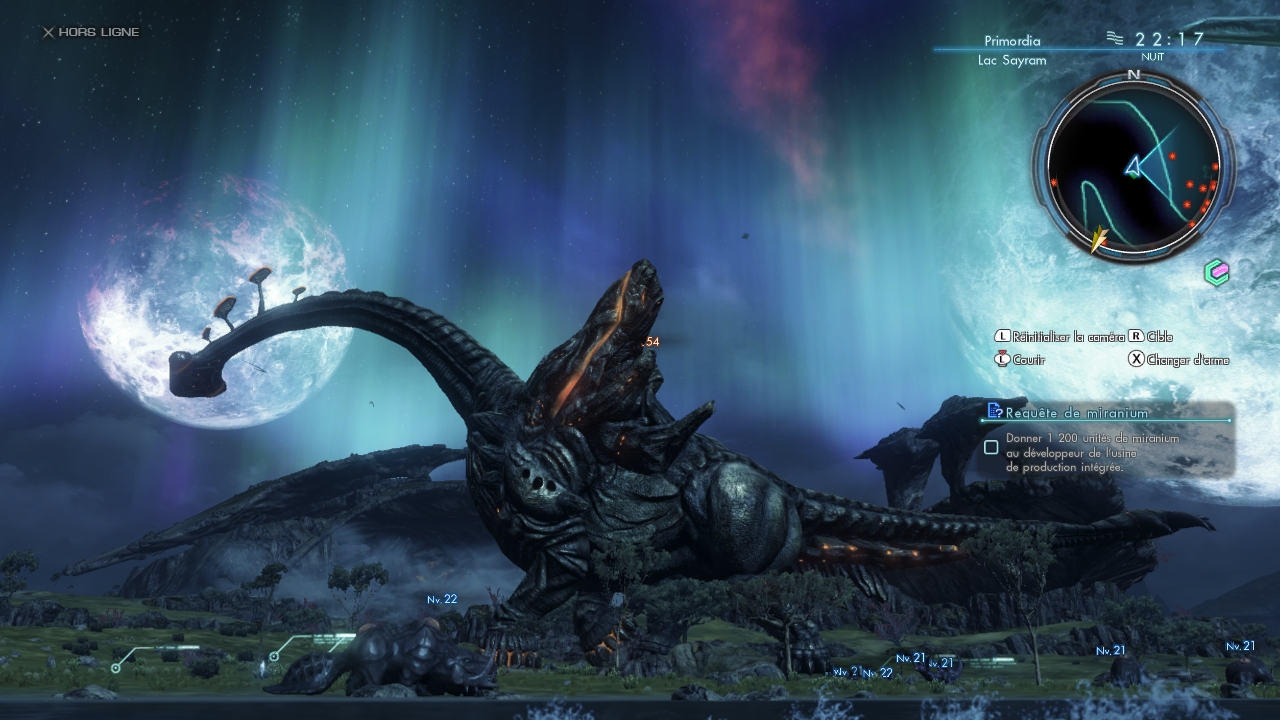Tick the miranium objective checkbox
The image size is (1280, 720).
[991, 447]
